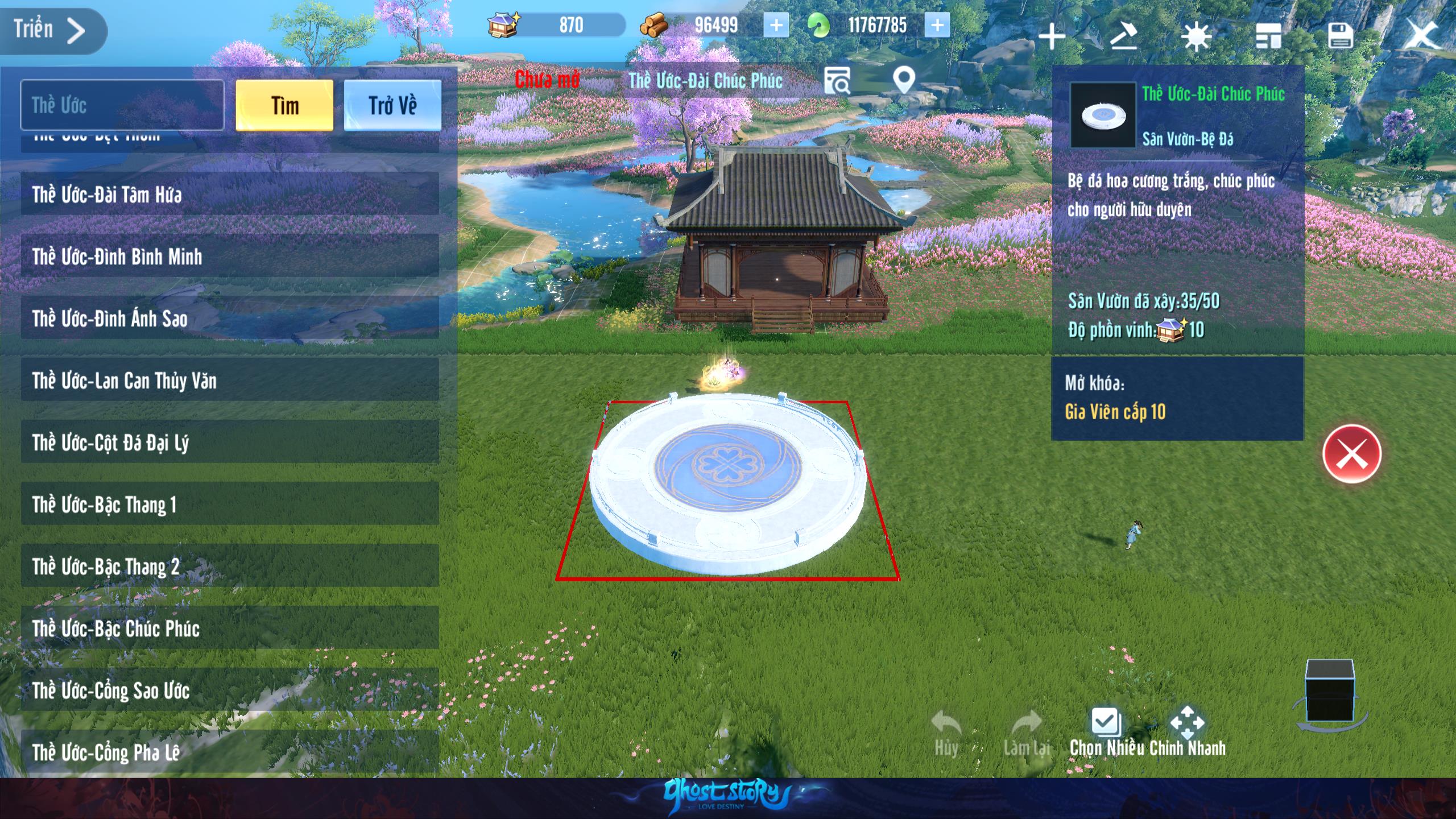Select Thề Ước-Đài Tâm Hứa from the list
The height and width of the screenshot is (819, 1456).
click(x=230, y=195)
